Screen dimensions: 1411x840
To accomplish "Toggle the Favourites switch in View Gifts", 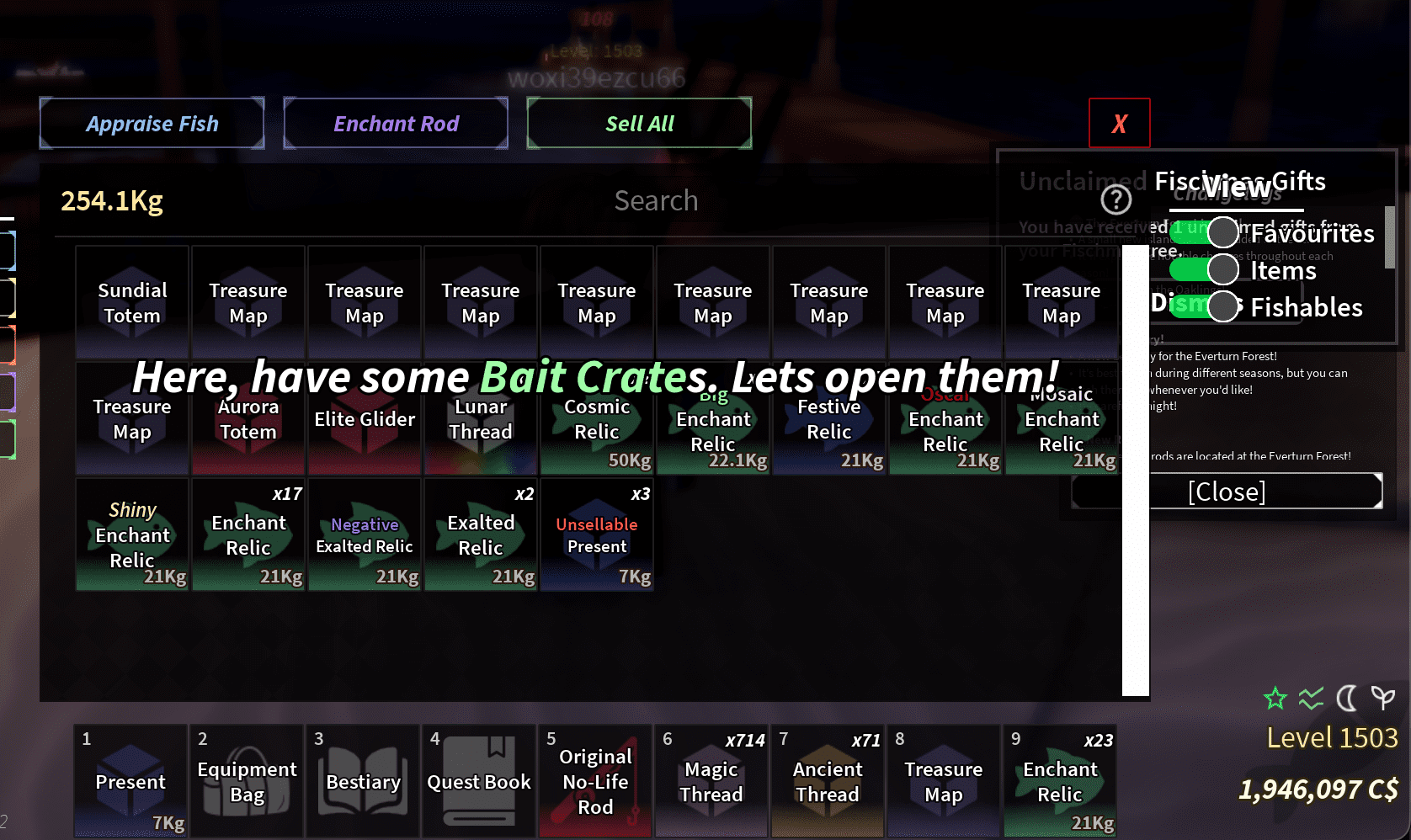I will [x=1204, y=232].
